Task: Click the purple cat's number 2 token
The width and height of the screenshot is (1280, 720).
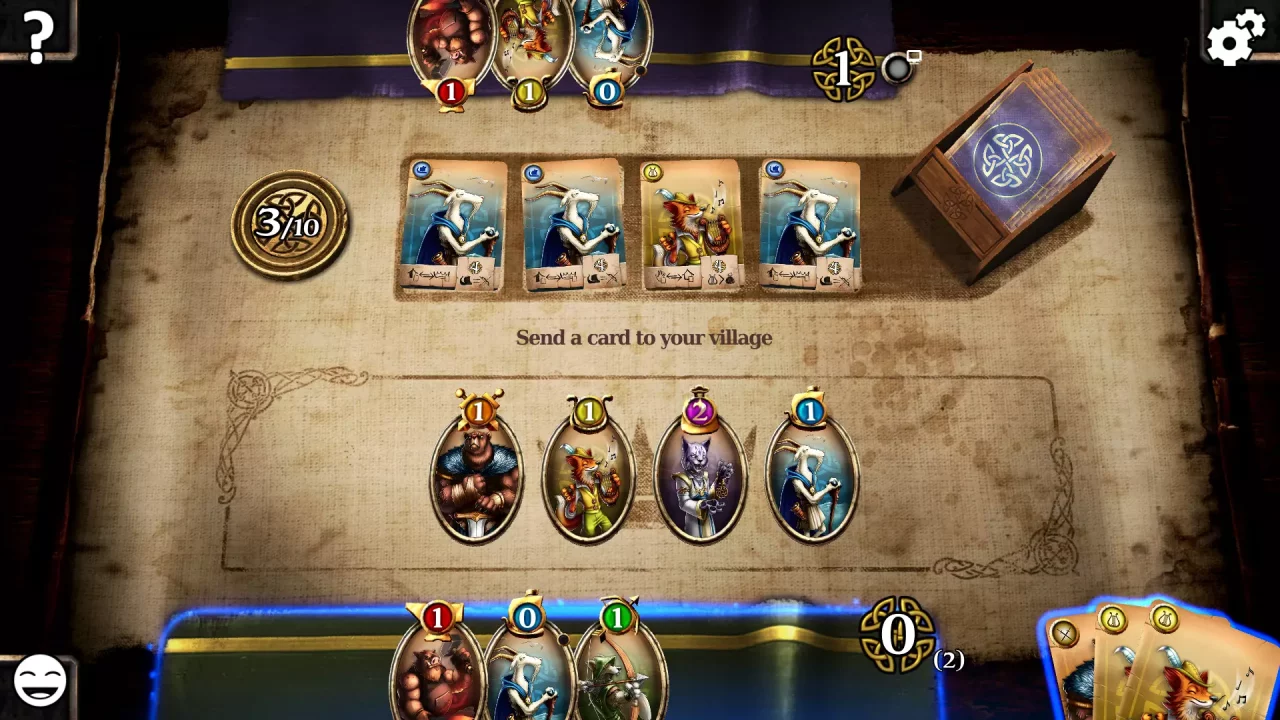Action: coord(700,411)
